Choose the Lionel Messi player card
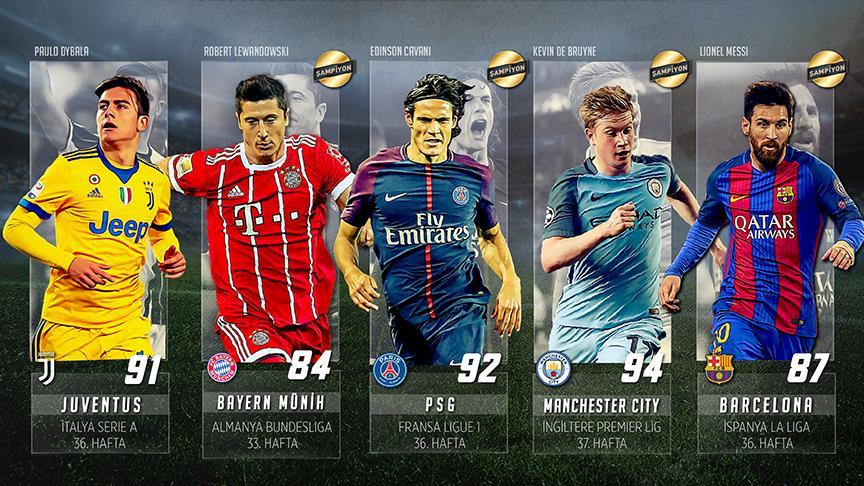The height and width of the screenshot is (486, 864). click(765, 210)
